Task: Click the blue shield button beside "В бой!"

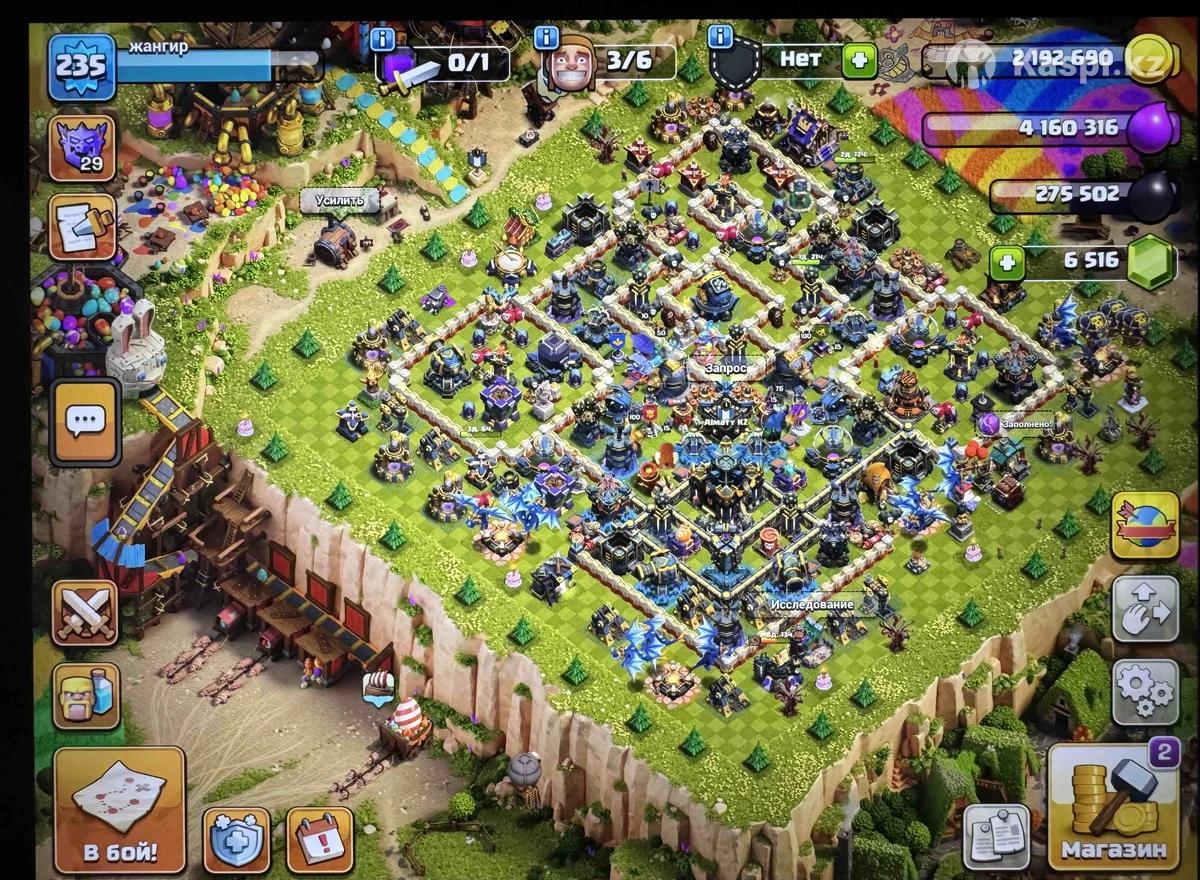Action: [236, 840]
